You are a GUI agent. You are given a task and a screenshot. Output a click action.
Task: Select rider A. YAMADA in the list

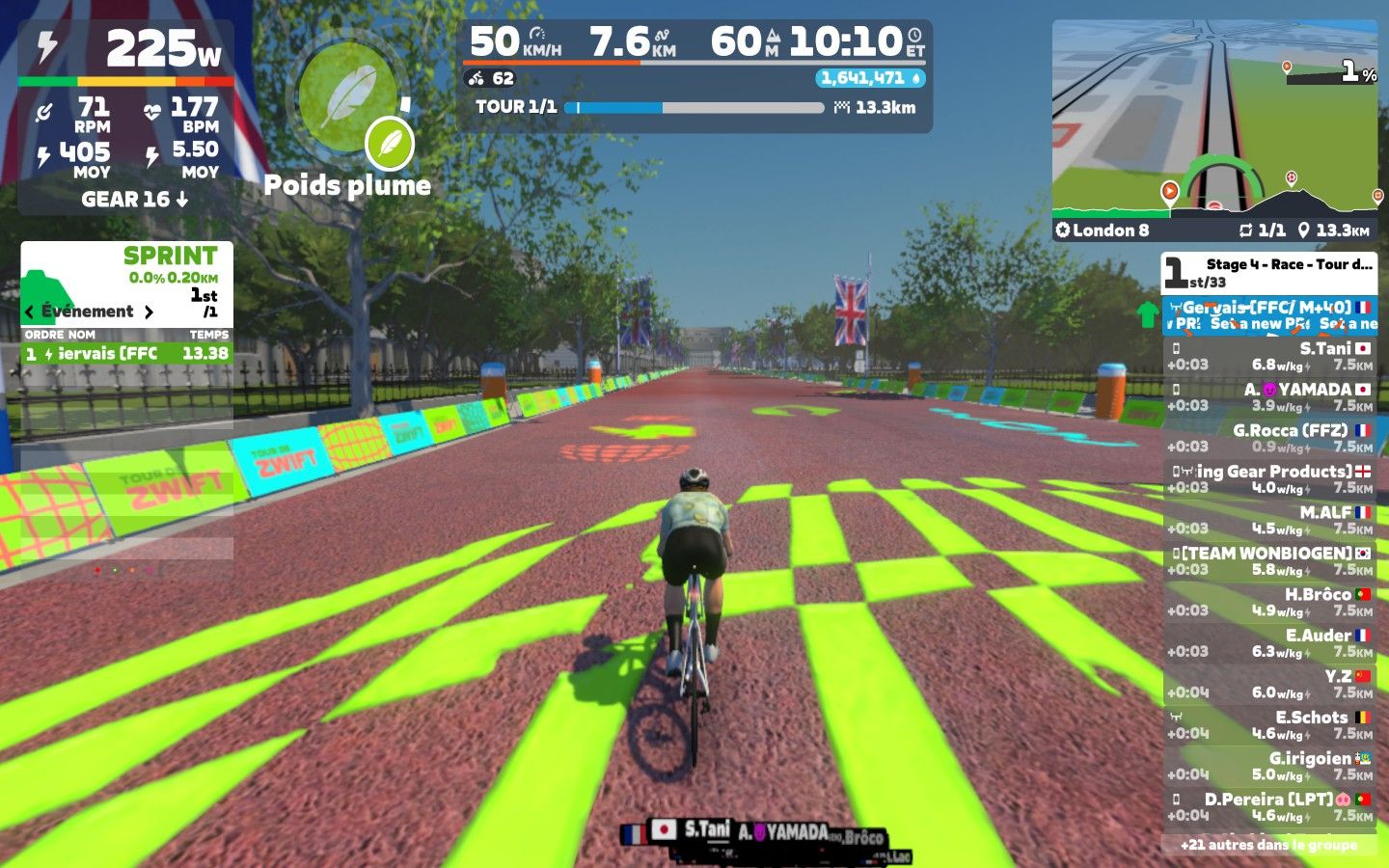click(1269, 396)
